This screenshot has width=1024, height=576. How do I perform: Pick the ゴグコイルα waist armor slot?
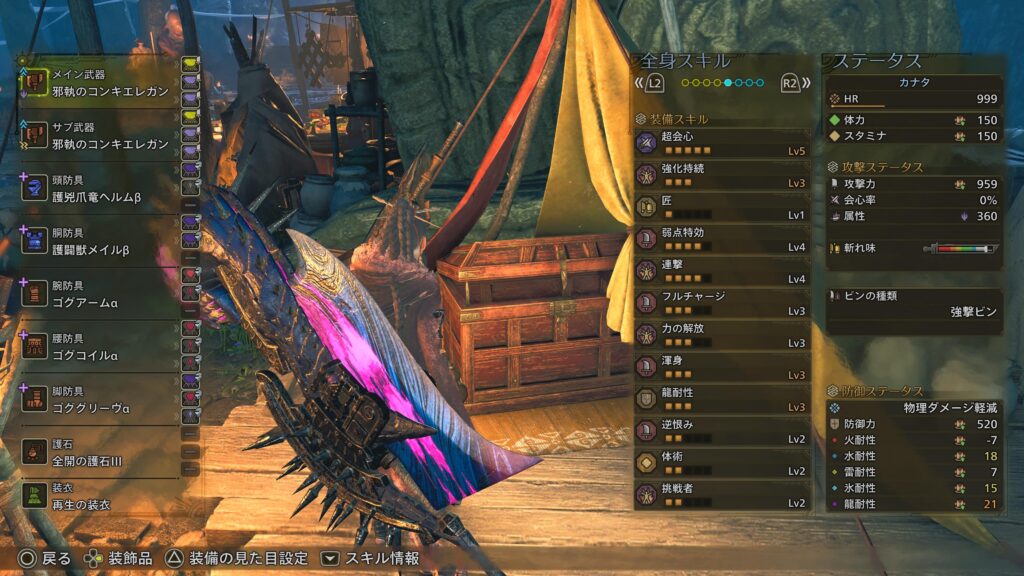click(x=100, y=347)
